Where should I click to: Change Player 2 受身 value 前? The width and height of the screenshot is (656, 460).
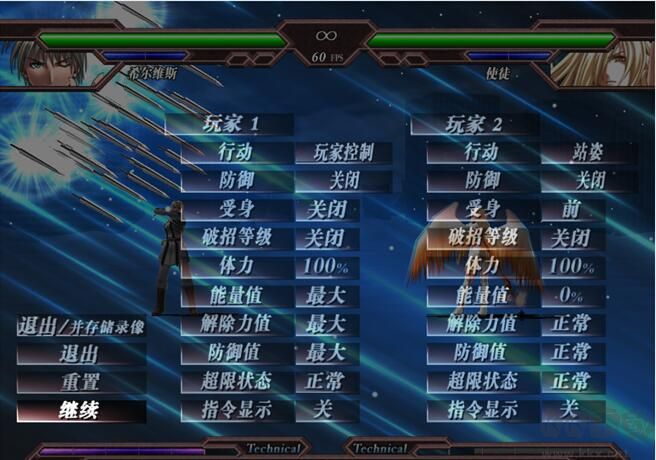click(572, 210)
